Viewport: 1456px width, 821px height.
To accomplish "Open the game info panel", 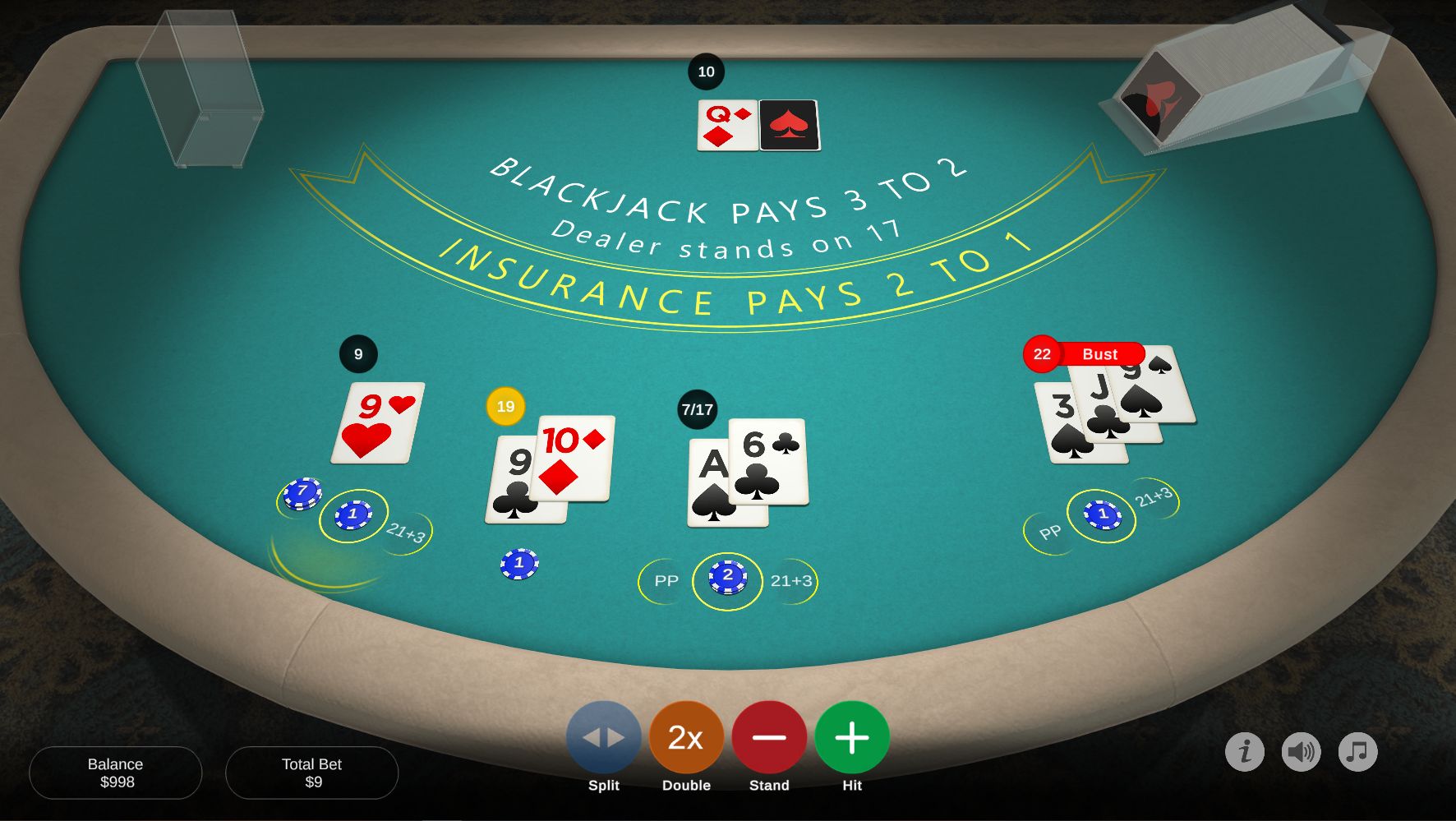I will [1245, 751].
